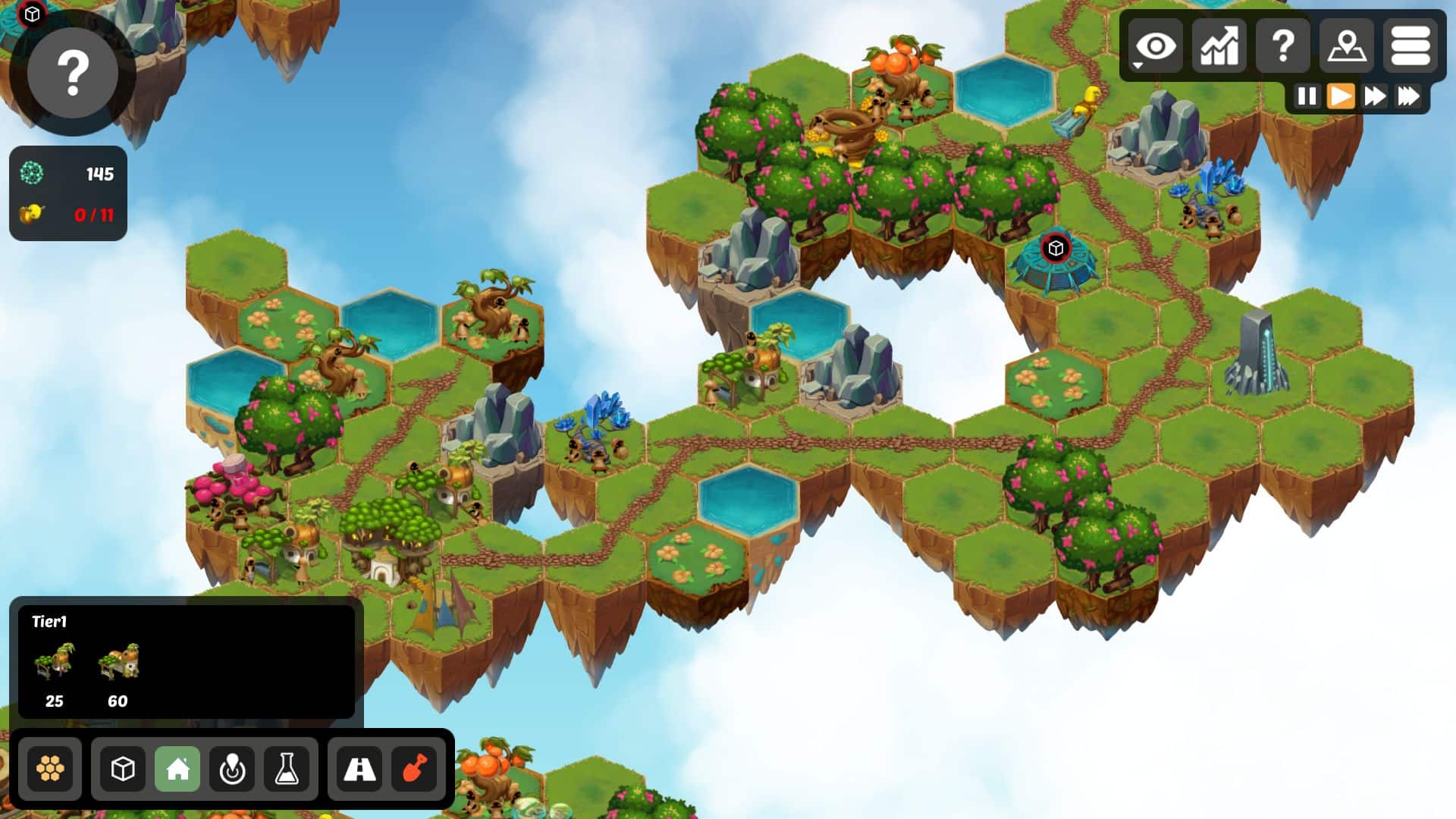Open the location pin build category
This screenshot has width=1456, height=819.
[232, 769]
